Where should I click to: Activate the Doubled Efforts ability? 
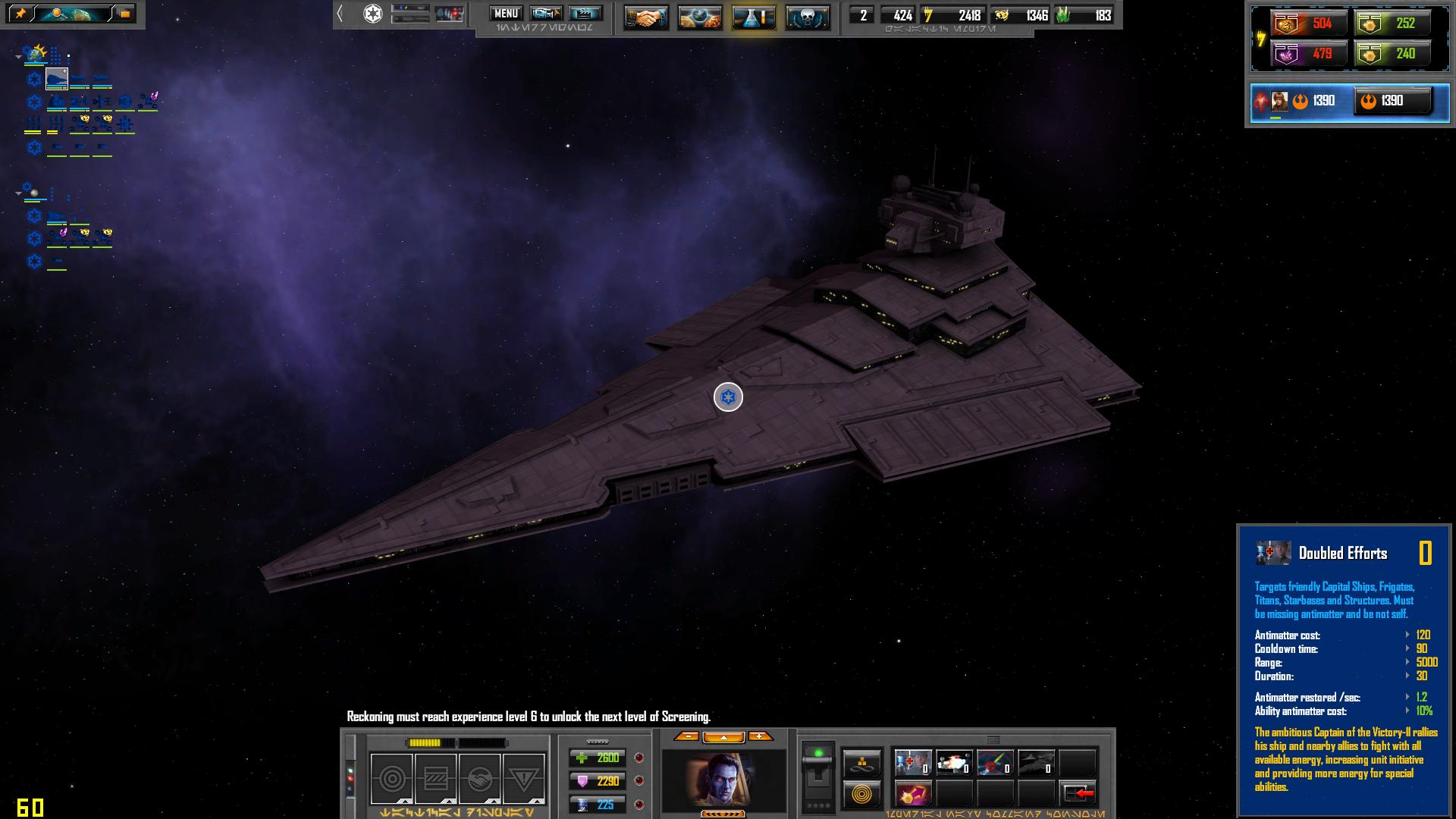click(912, 763)
